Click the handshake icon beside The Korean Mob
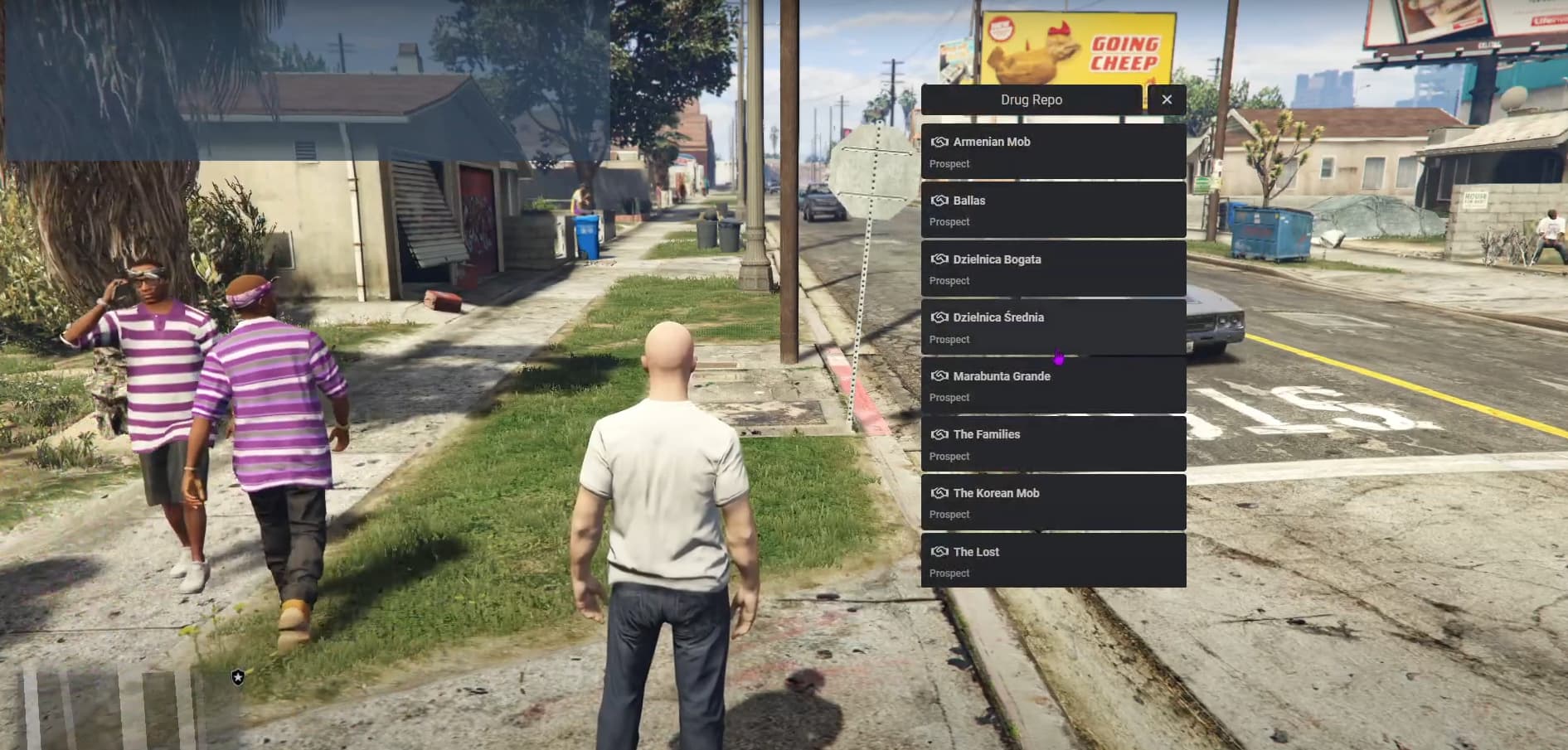This screenshot has width=1568, height=750. click(x=939, y=492)
